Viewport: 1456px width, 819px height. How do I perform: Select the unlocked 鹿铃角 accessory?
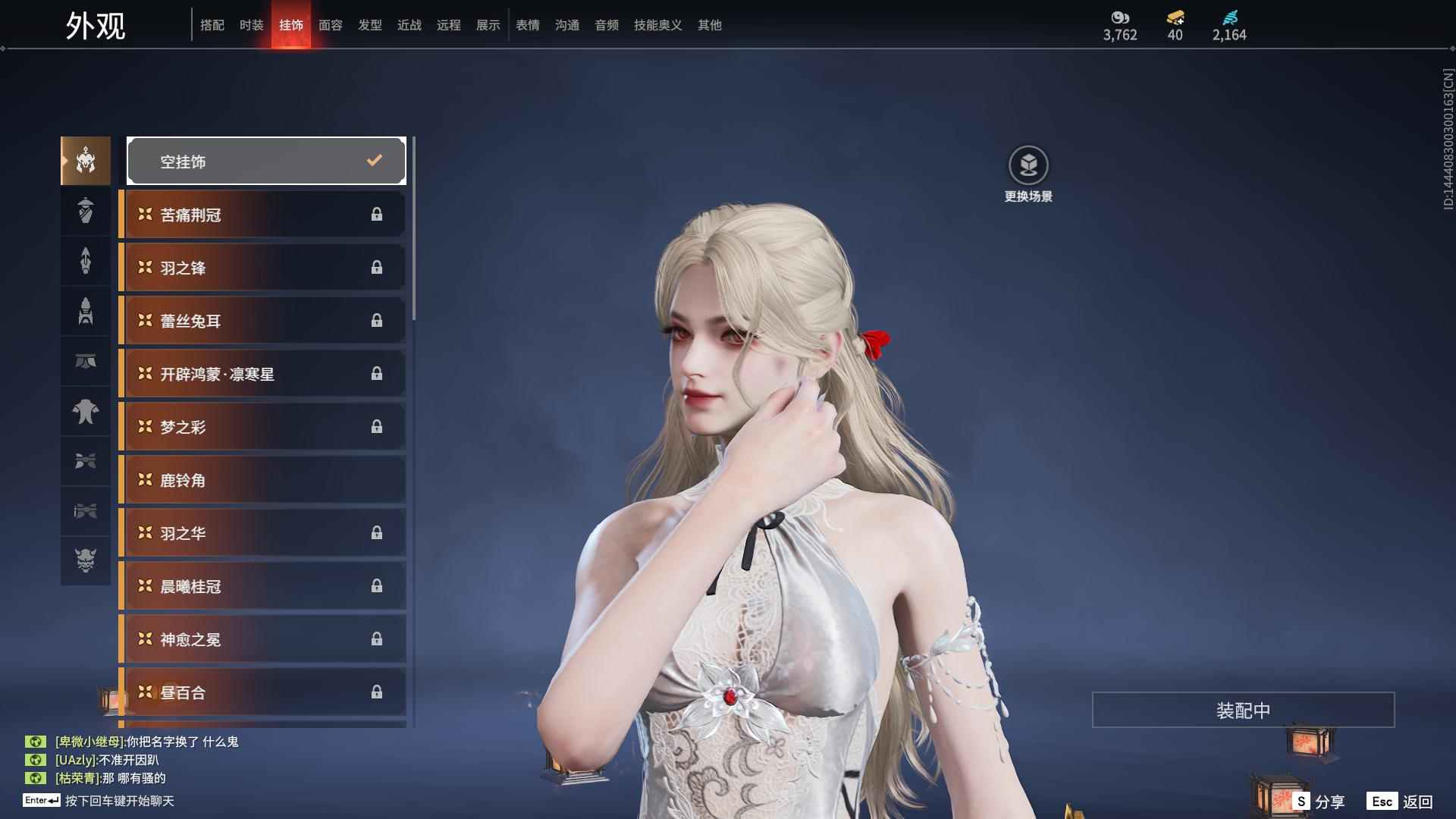coord(263,480)
